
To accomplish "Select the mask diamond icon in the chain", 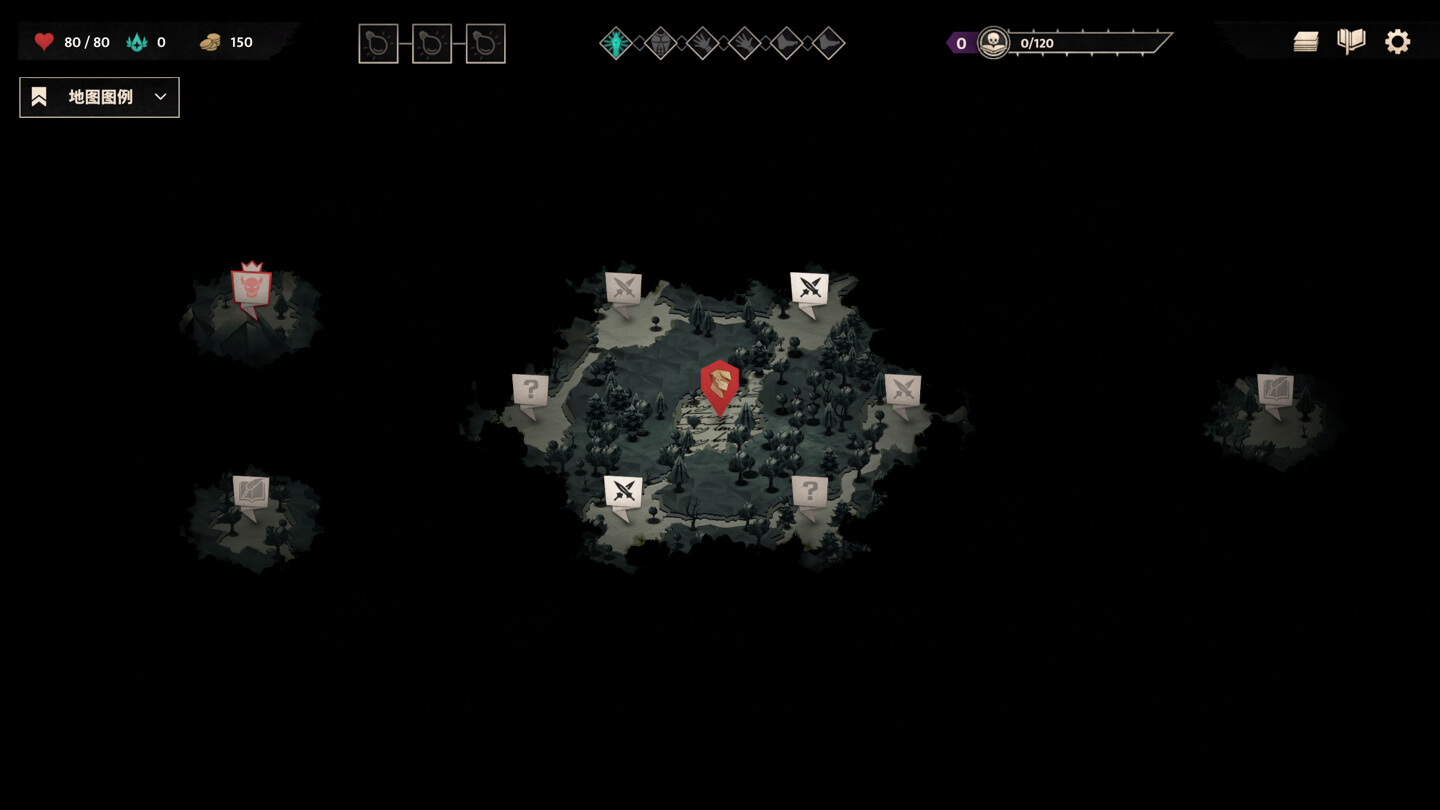I will pos(660,43).
